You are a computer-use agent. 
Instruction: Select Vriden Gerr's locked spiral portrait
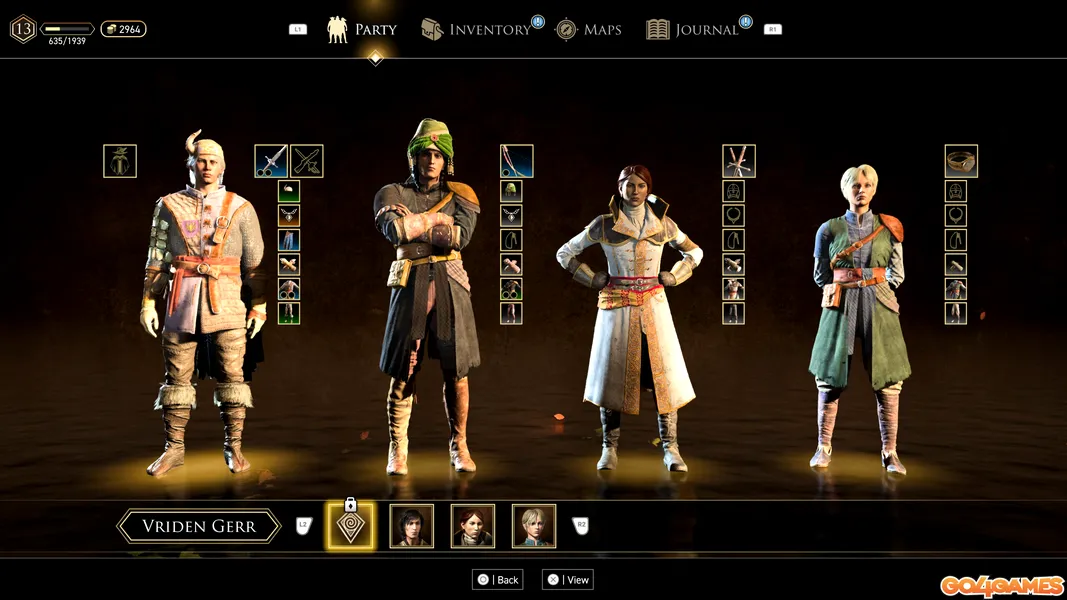pos(350,526)
